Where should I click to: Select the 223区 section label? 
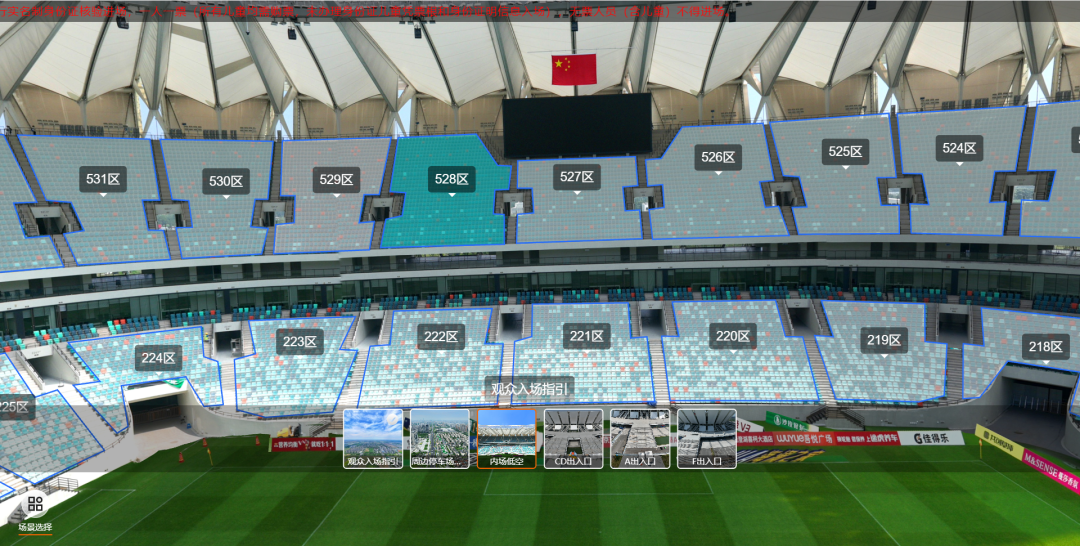(x=299, y=341)
